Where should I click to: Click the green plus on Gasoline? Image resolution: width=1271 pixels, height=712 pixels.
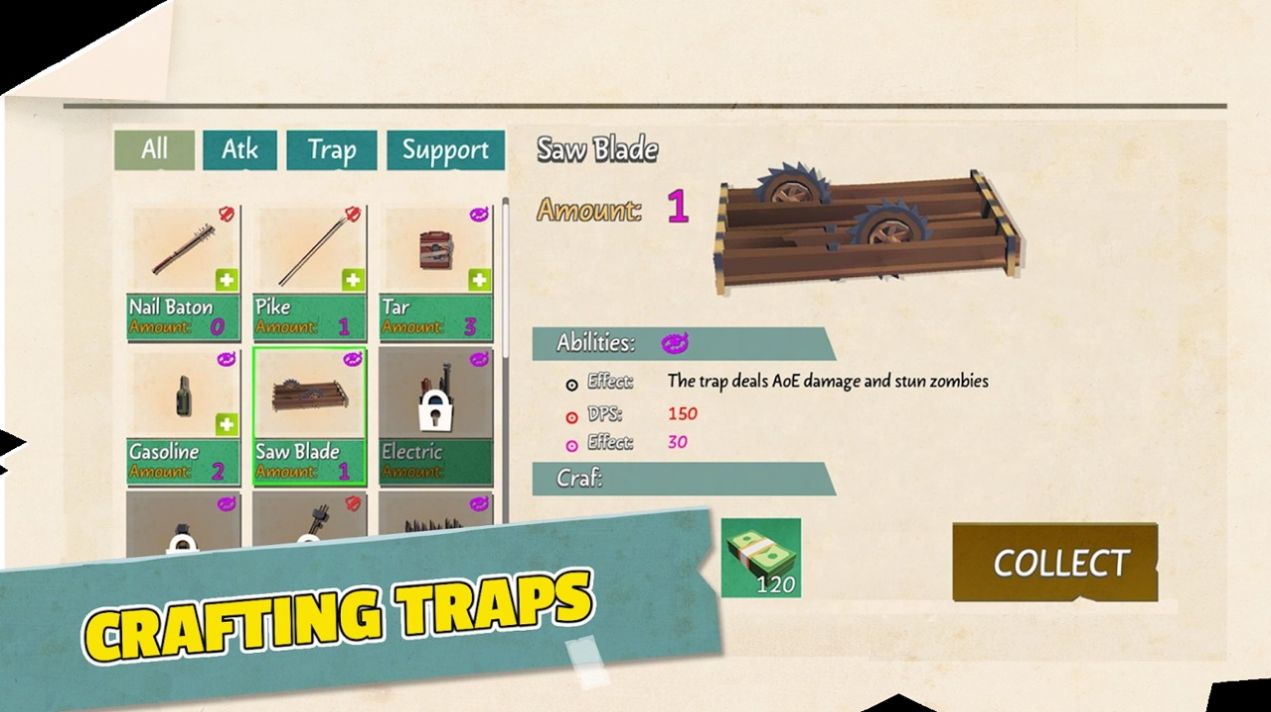(227, 424)
